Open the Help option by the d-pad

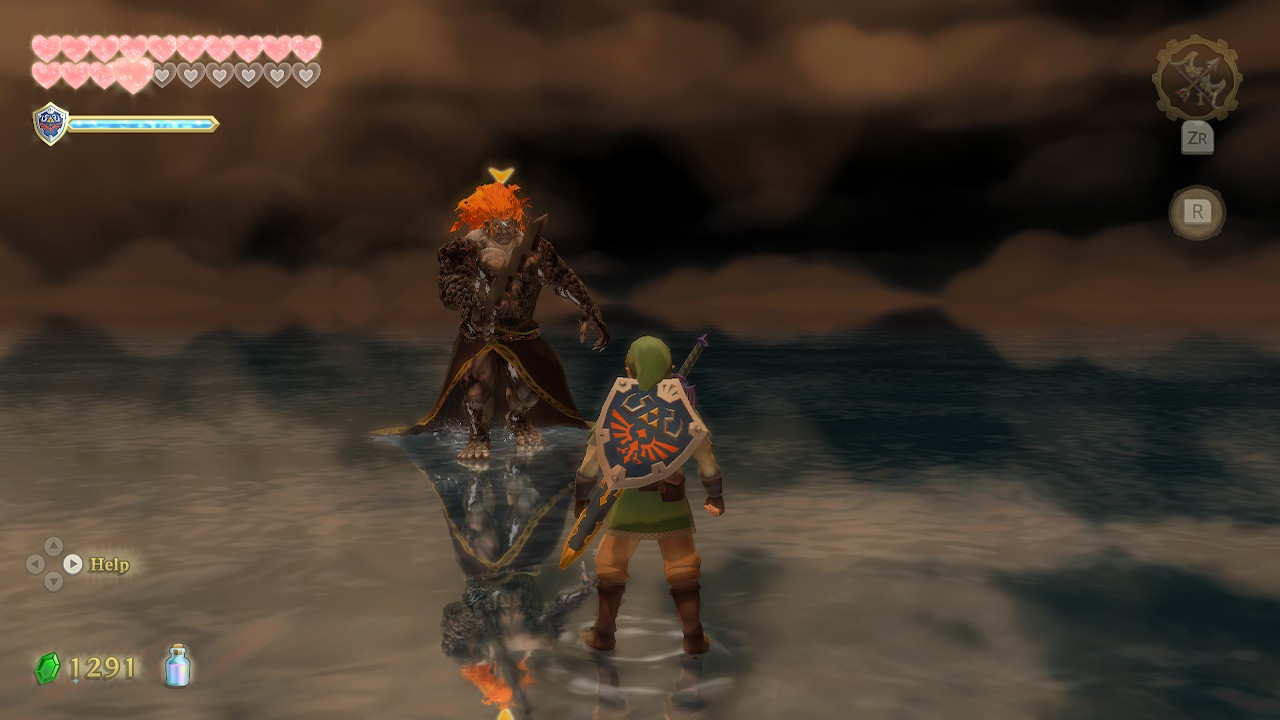pyautogui.click(x=108, y=565)
